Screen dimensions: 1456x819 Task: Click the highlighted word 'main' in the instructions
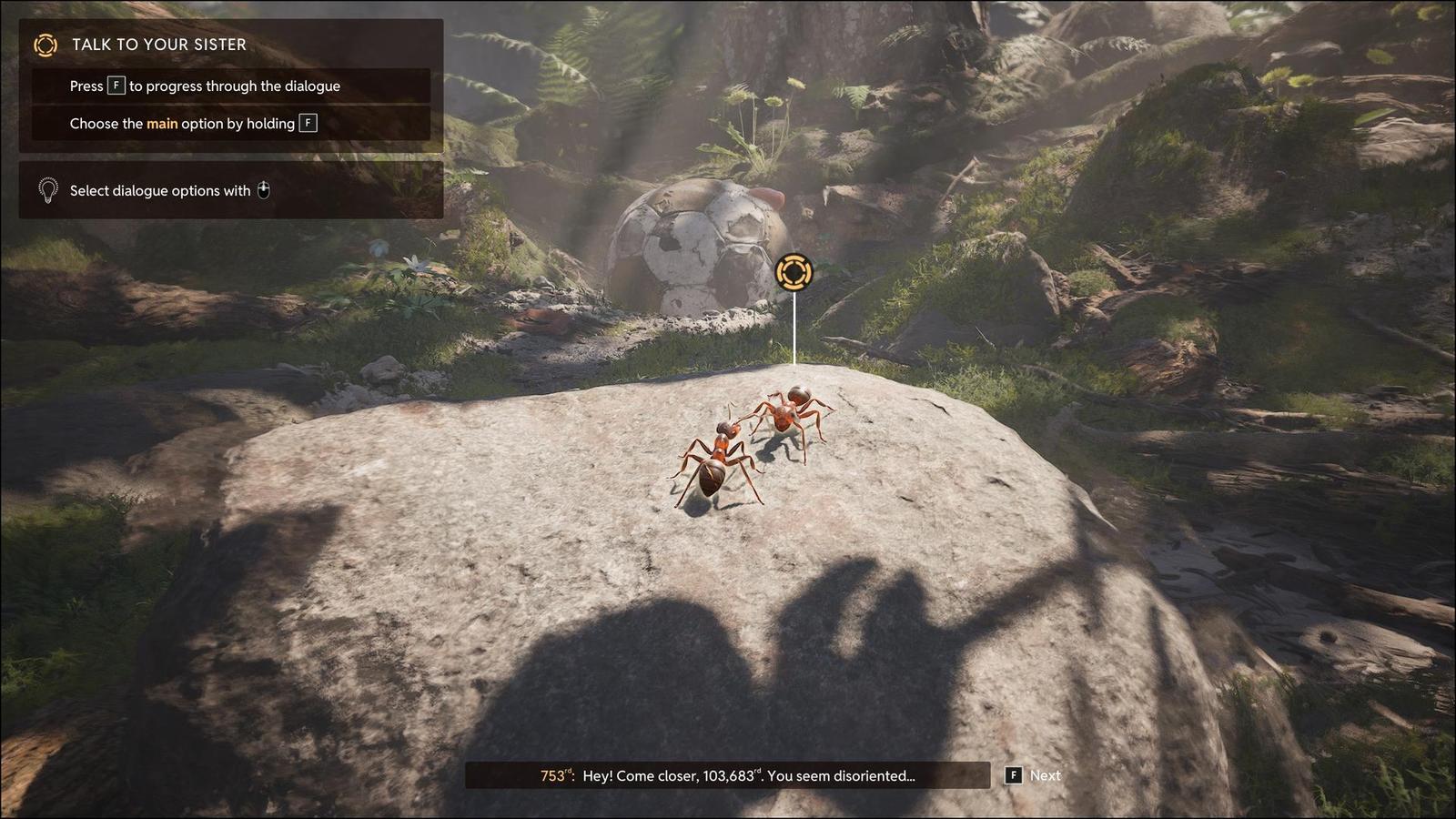point(162,123)
